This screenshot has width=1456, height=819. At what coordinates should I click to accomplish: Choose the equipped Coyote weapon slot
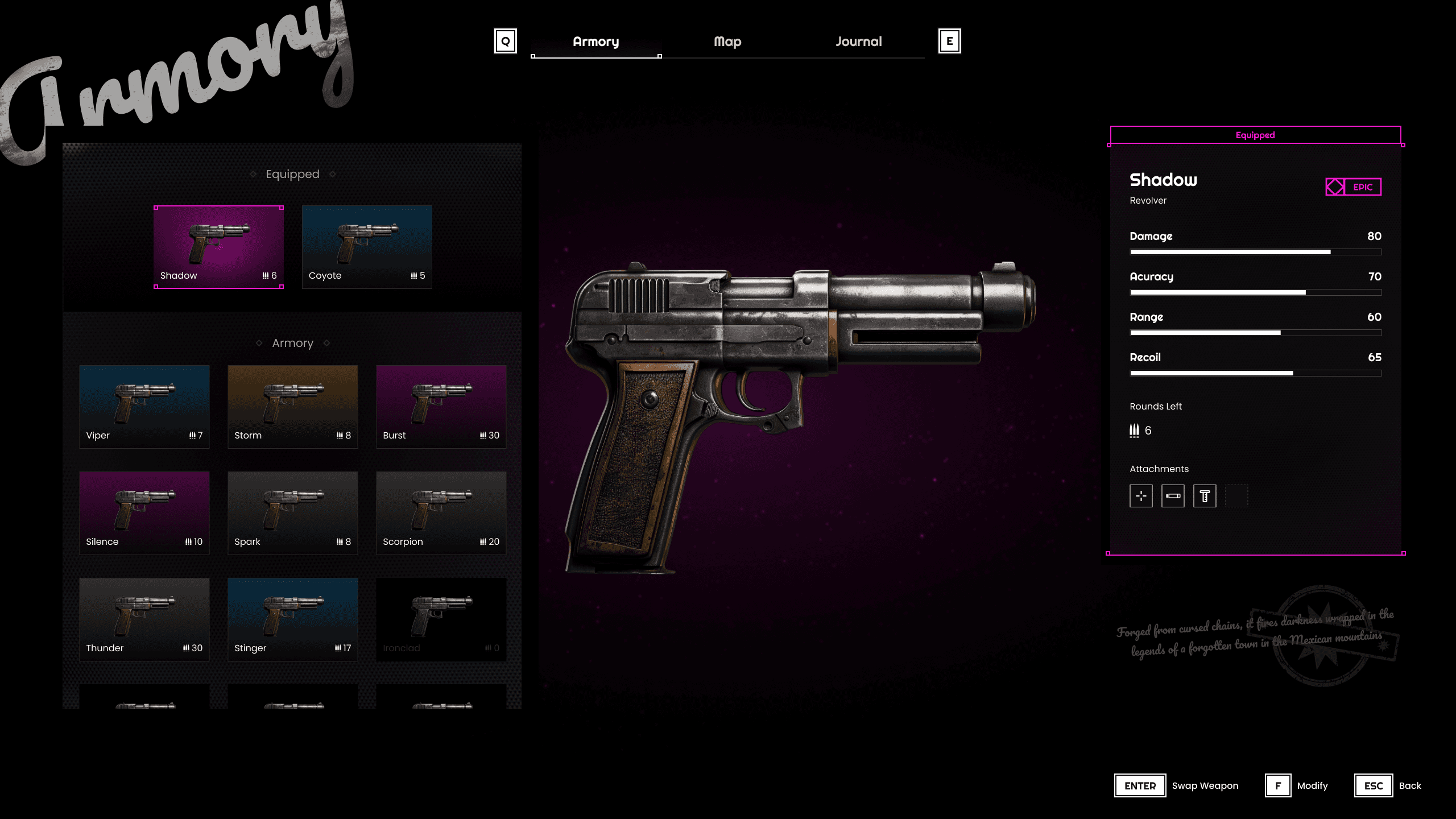pyautogui.click(x=367, y=247)
